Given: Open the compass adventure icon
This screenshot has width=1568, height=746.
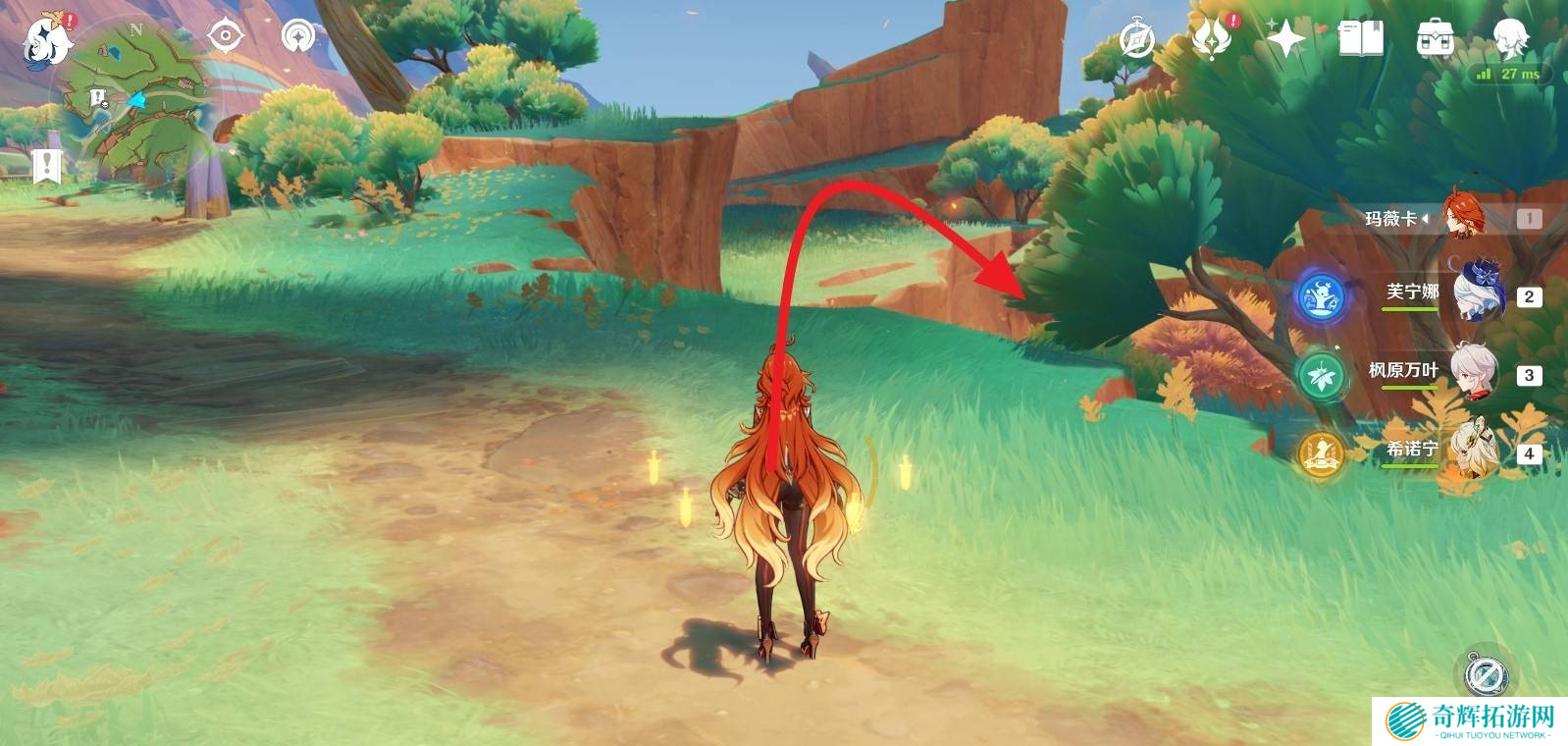Looking at the screenshot, I should 1137,40.
